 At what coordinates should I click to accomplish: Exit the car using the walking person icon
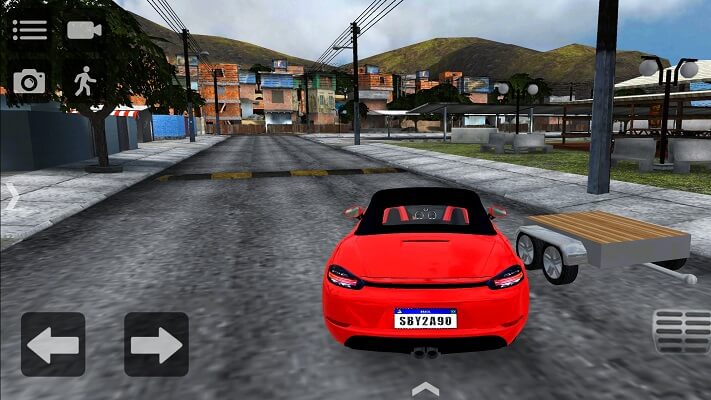(x=84, y=81)
